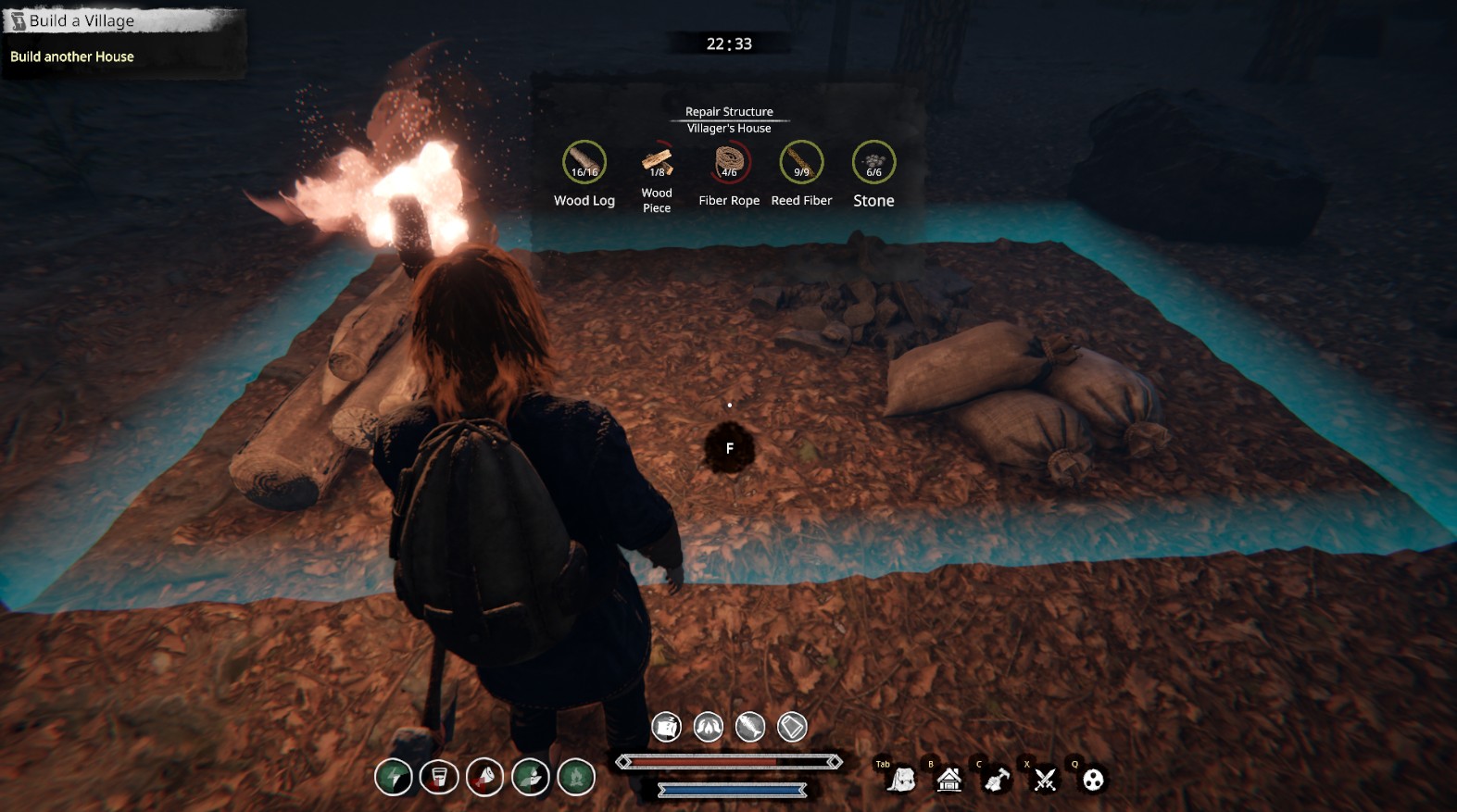Viewport: 1457px width, 812px height.
Task: Open the three-dot round icon
Action: click(1093, 780)
